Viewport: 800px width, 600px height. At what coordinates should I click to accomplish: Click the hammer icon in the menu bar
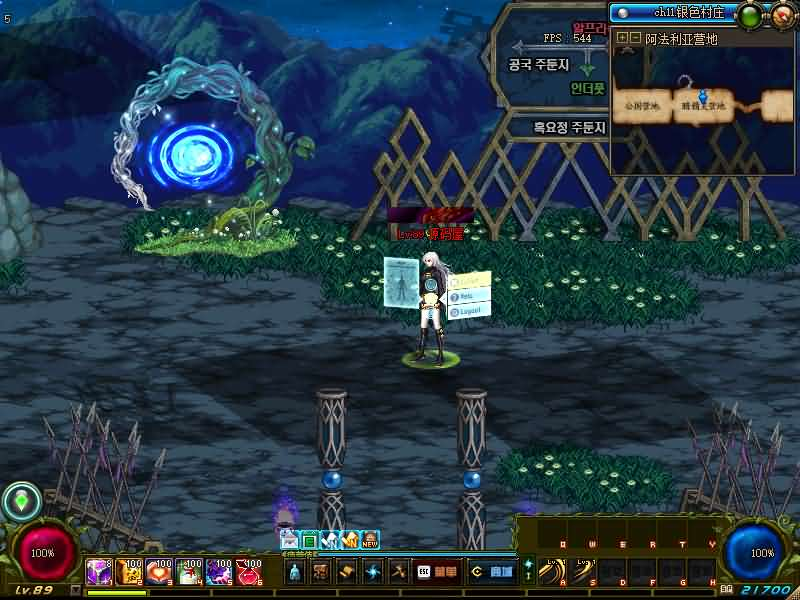(x=398, y=572)
